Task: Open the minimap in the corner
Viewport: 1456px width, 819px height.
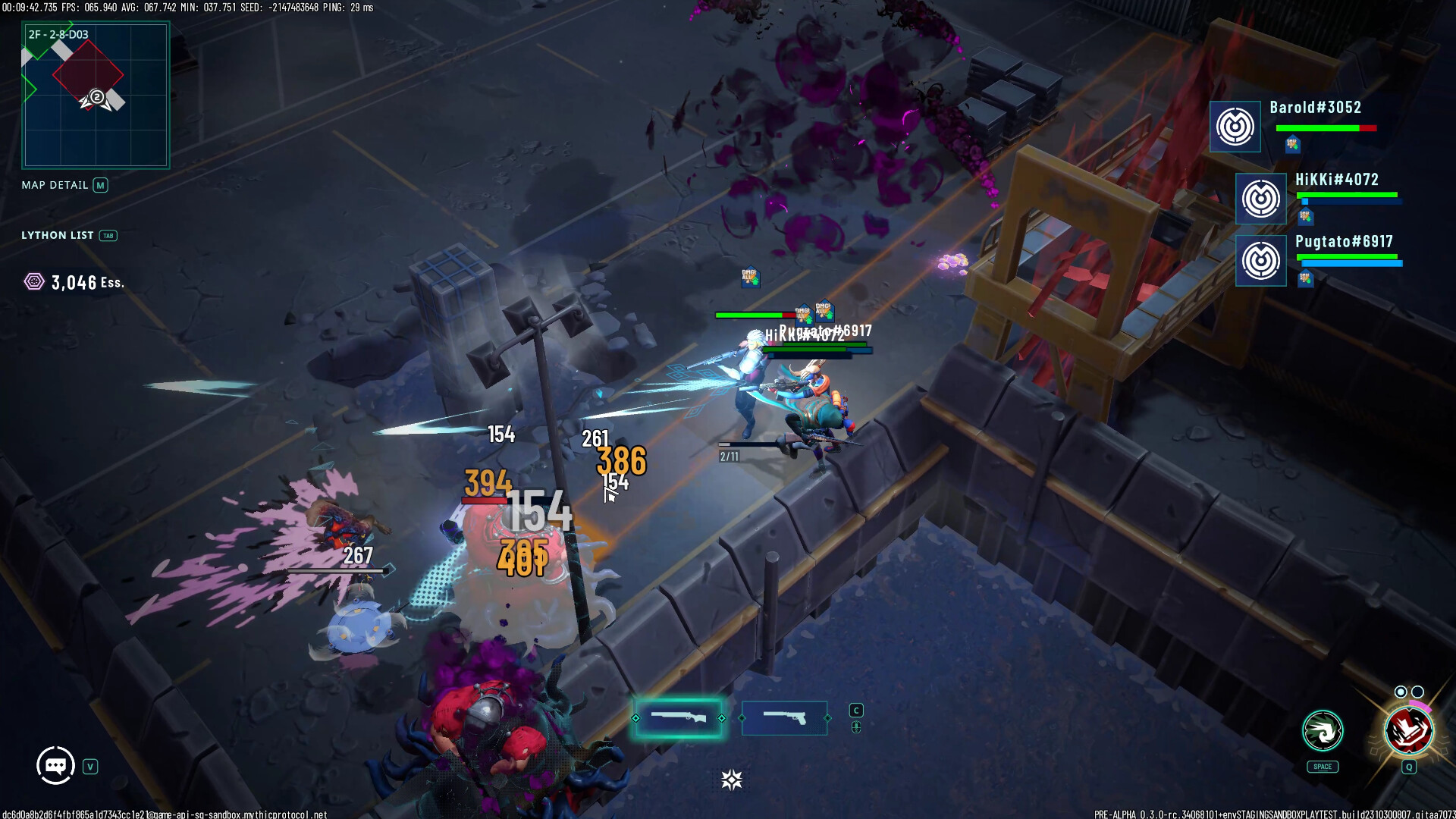Action: click(x=96, y=95)
